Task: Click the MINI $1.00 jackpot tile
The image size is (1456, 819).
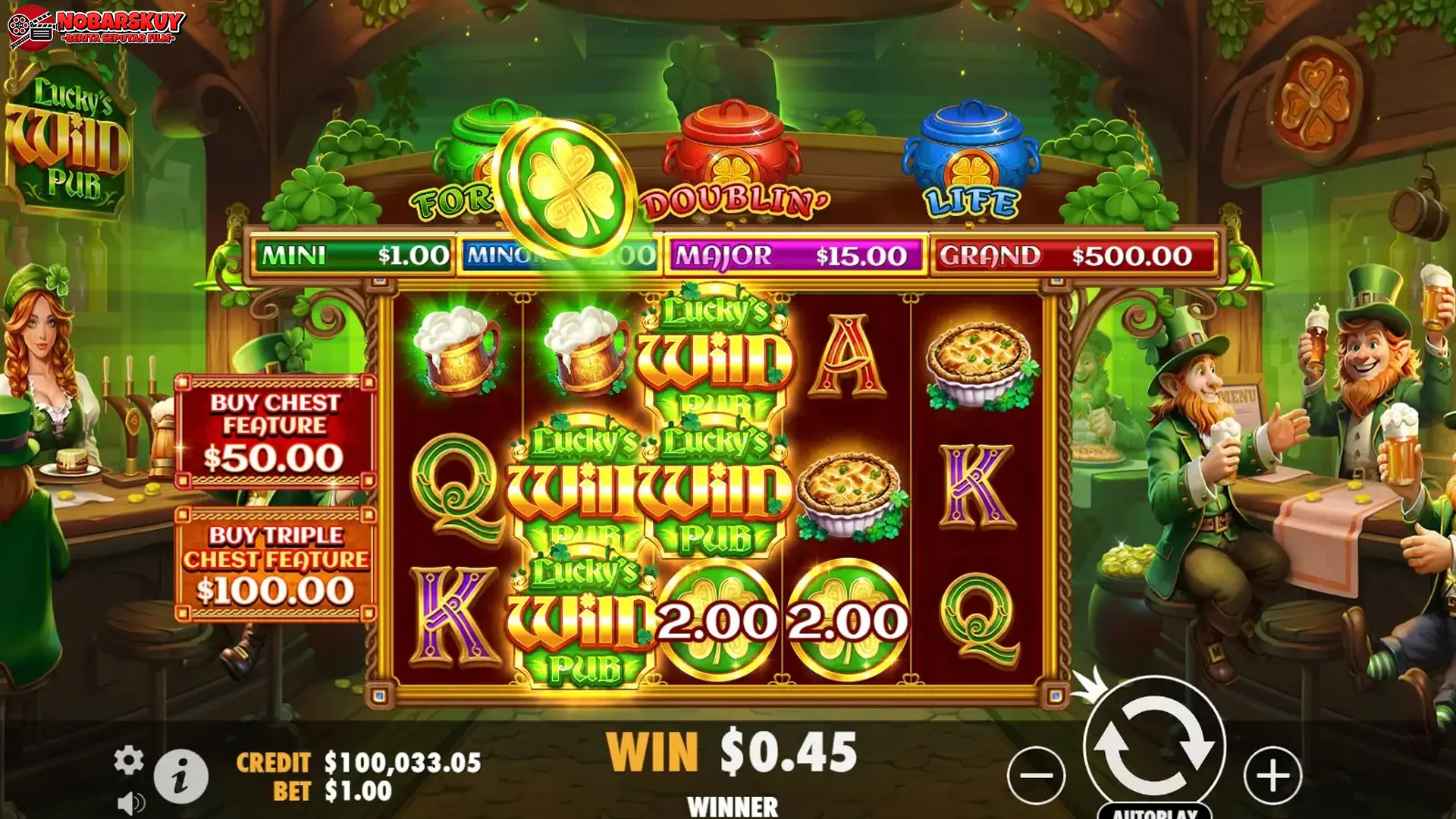Action: click(349, 256)
